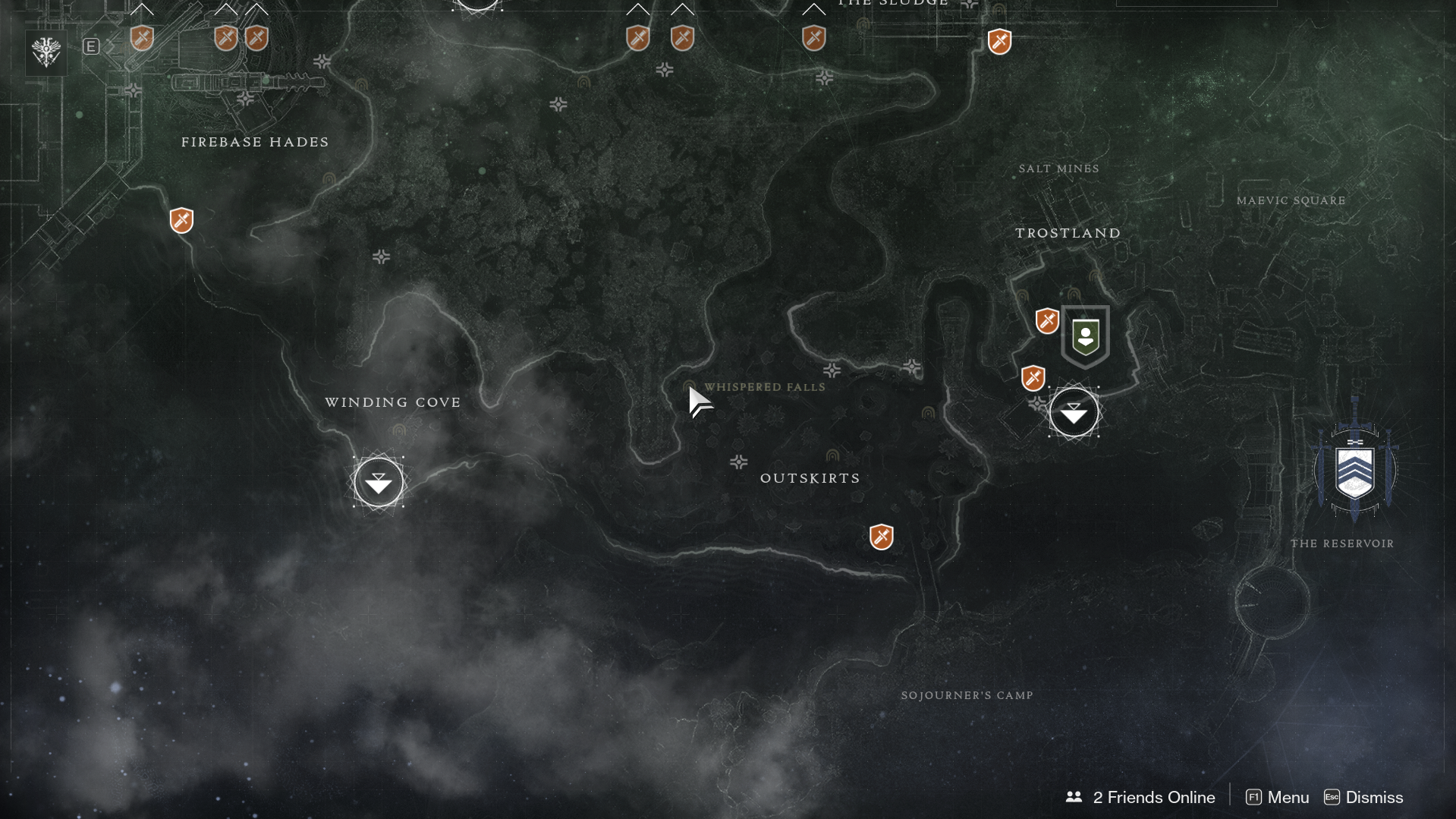Select the Winding Cove landing zone marker
The height and width of the screenshot is (819, 1456).
[x=378, y=482]
